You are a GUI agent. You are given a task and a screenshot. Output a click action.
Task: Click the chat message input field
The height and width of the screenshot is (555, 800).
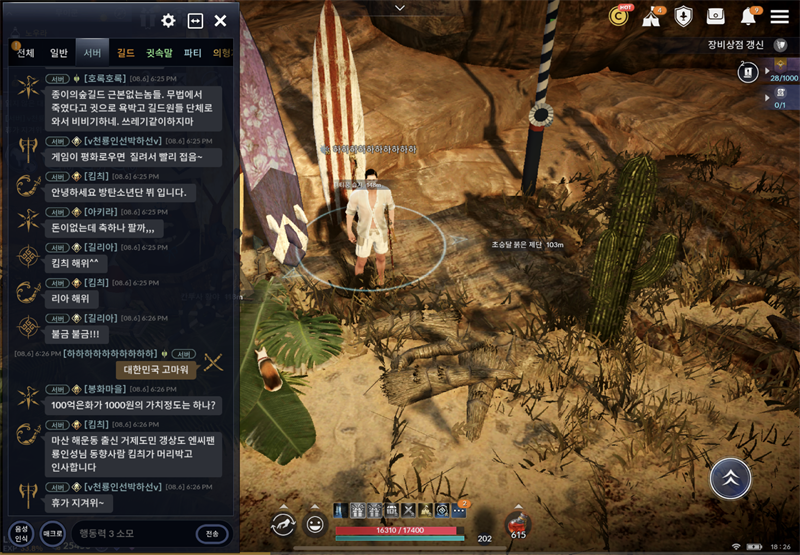coord(130,533)
